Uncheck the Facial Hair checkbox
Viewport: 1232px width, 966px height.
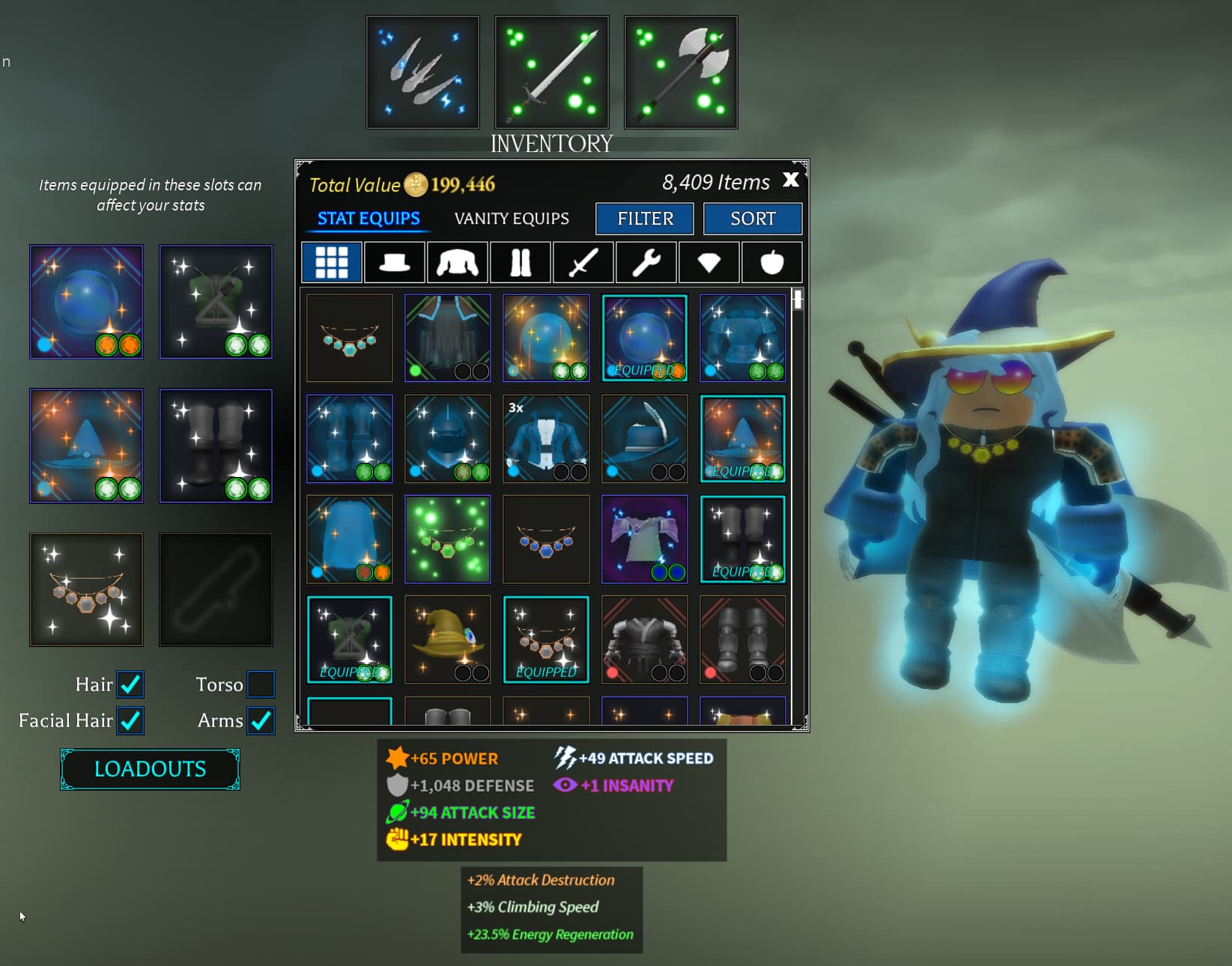tap(130, 720)
